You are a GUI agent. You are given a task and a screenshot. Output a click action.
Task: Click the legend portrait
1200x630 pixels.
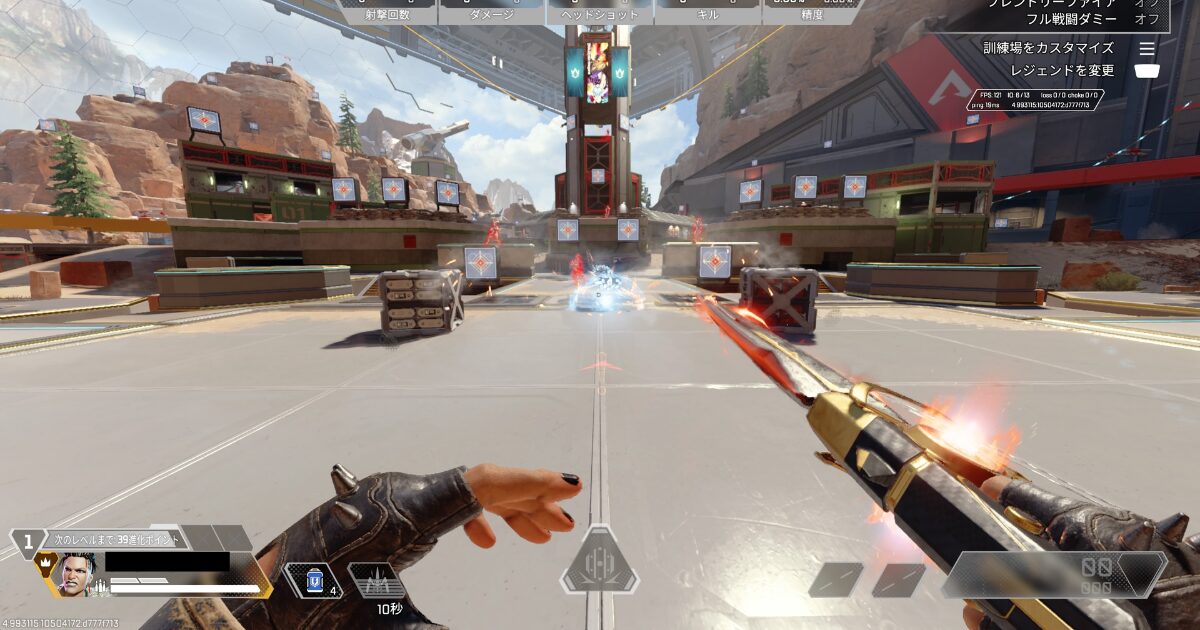pos(76,574)
